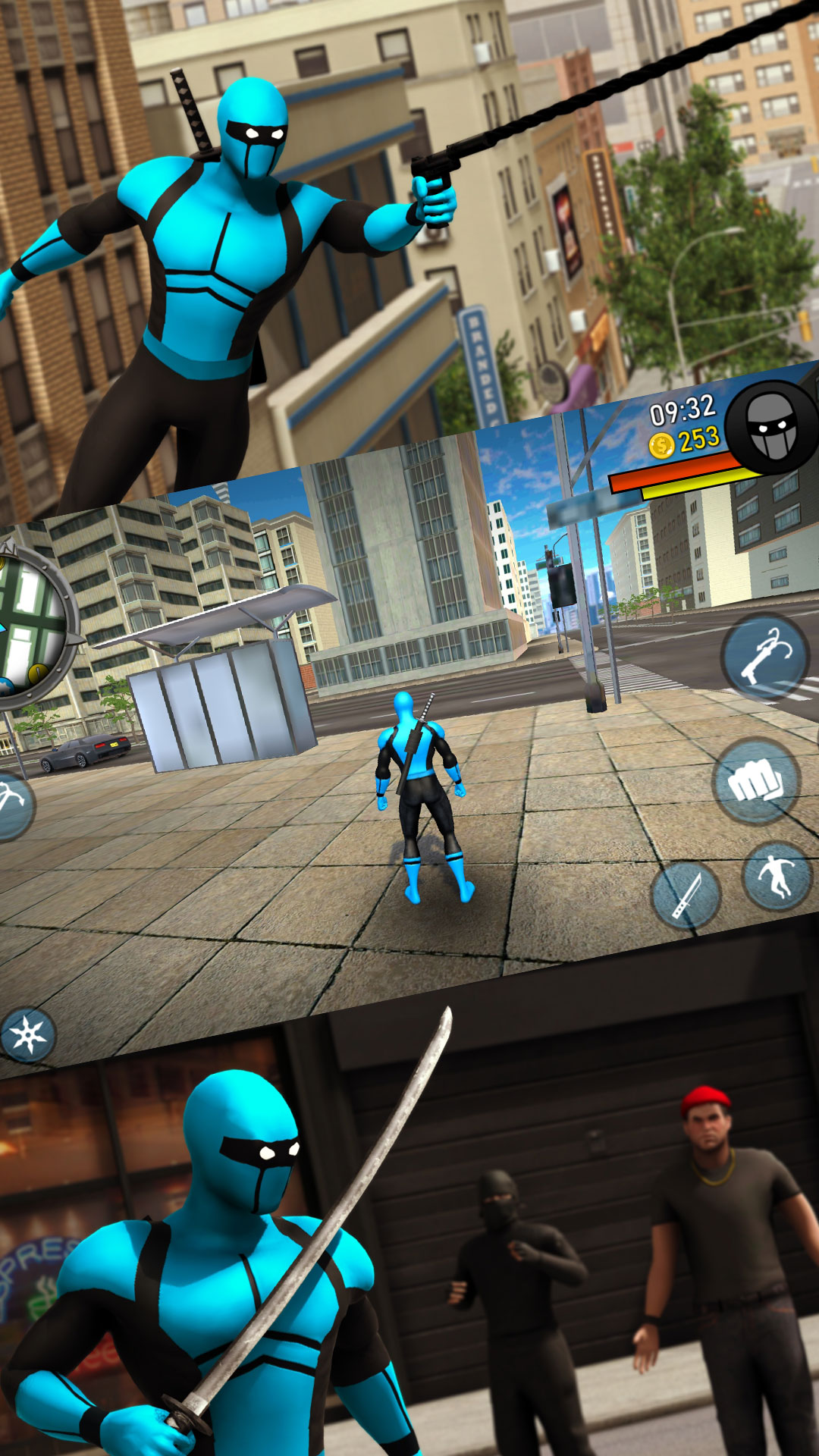
Task: Tap the fist punch attack button
Action: [x=756, y=782]
